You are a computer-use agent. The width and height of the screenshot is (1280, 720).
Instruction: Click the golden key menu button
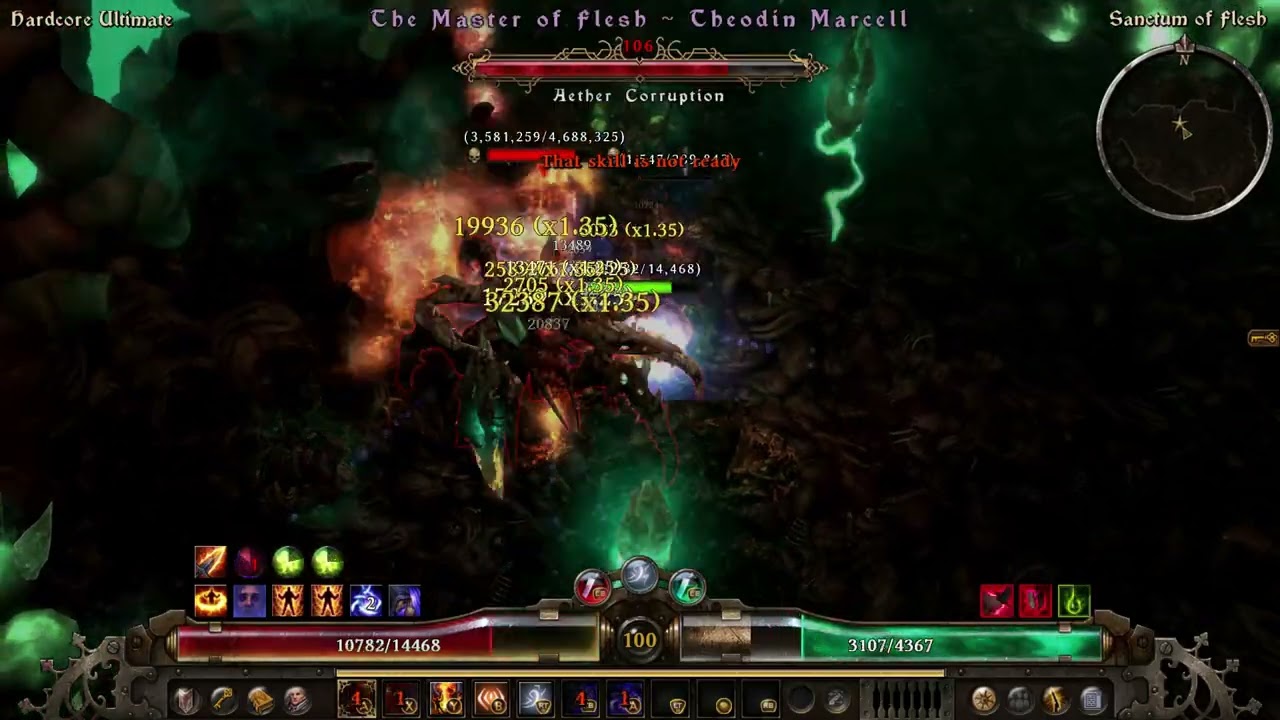(222, 700)
